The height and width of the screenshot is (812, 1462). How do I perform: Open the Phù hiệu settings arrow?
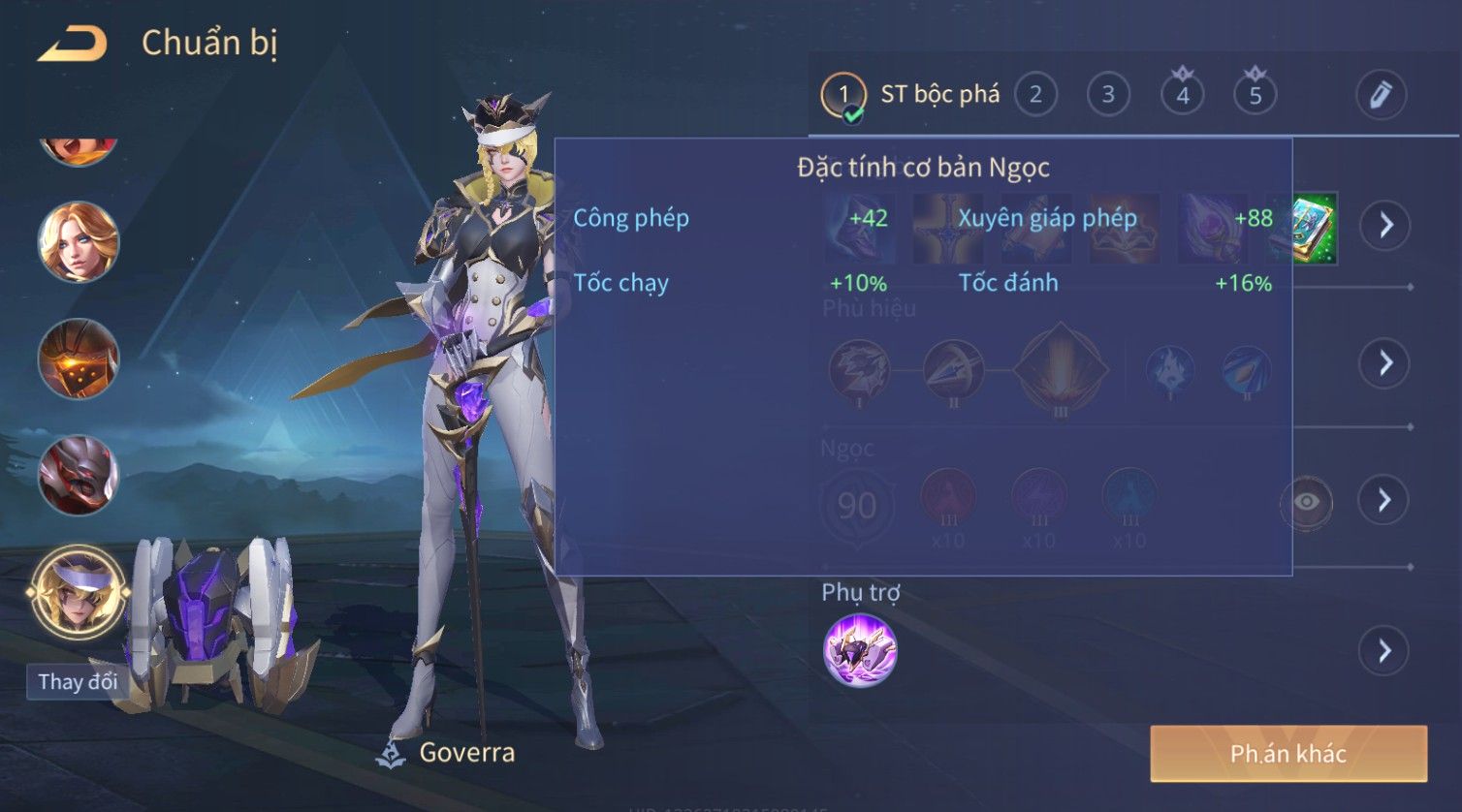click(x=1384, y=363)
